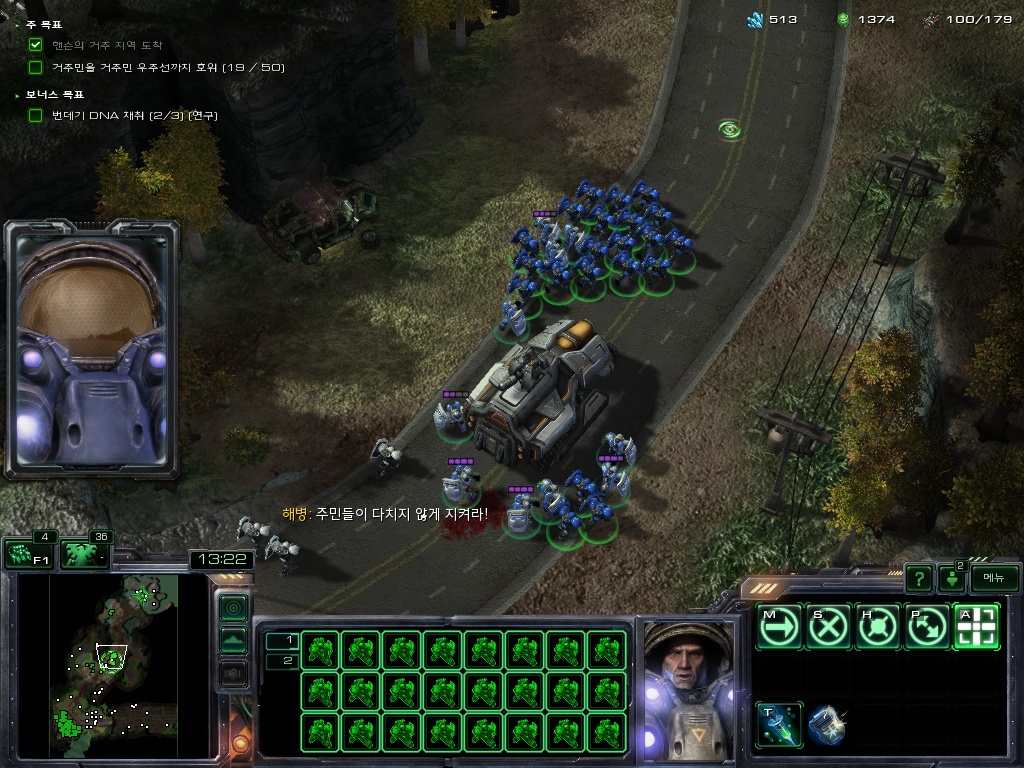Activate the minimap ping button
The width and height of the screenshot is (1024, 768).
[233, 607]
